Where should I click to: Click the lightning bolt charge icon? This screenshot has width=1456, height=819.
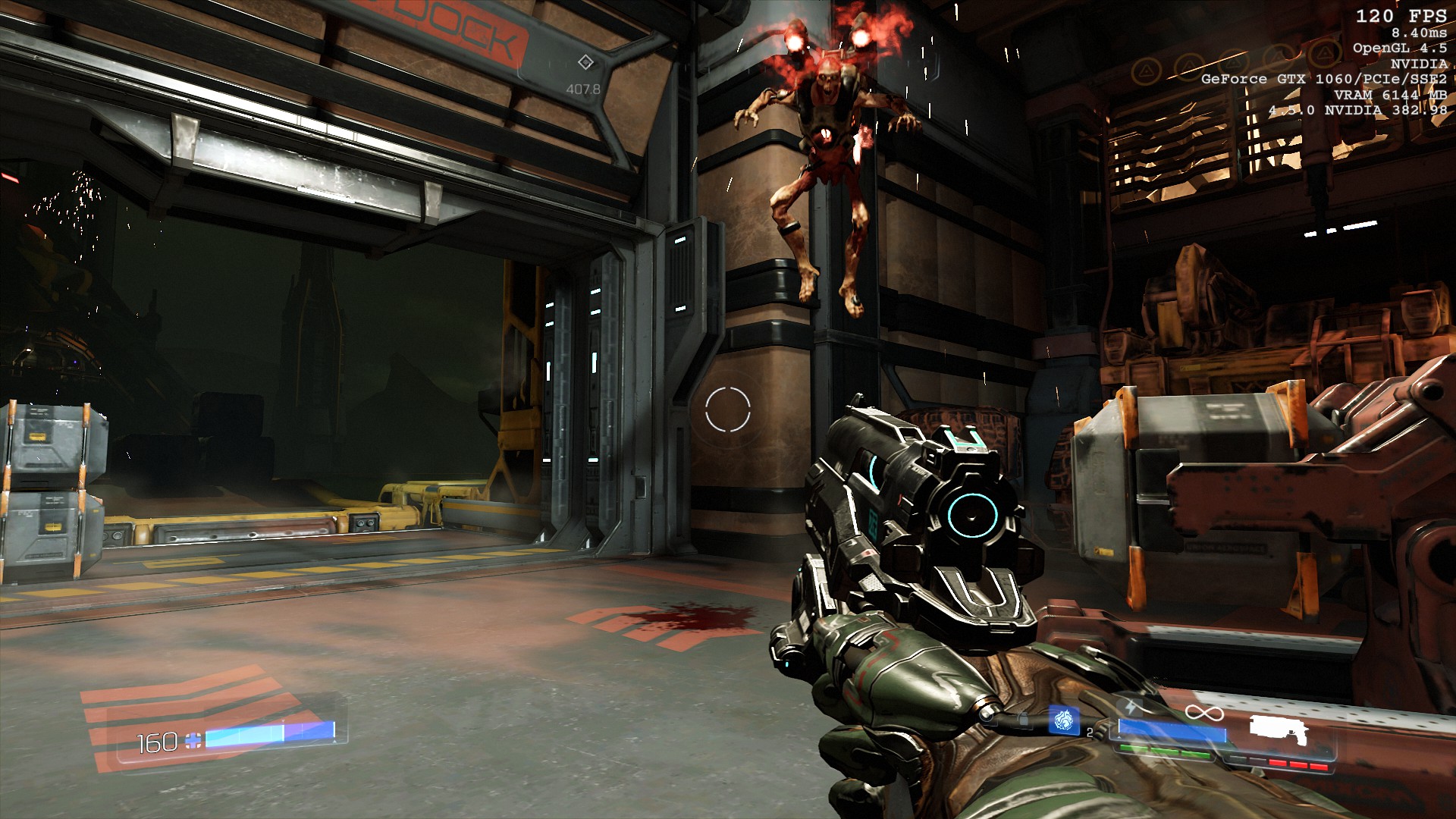(1132, 708)
